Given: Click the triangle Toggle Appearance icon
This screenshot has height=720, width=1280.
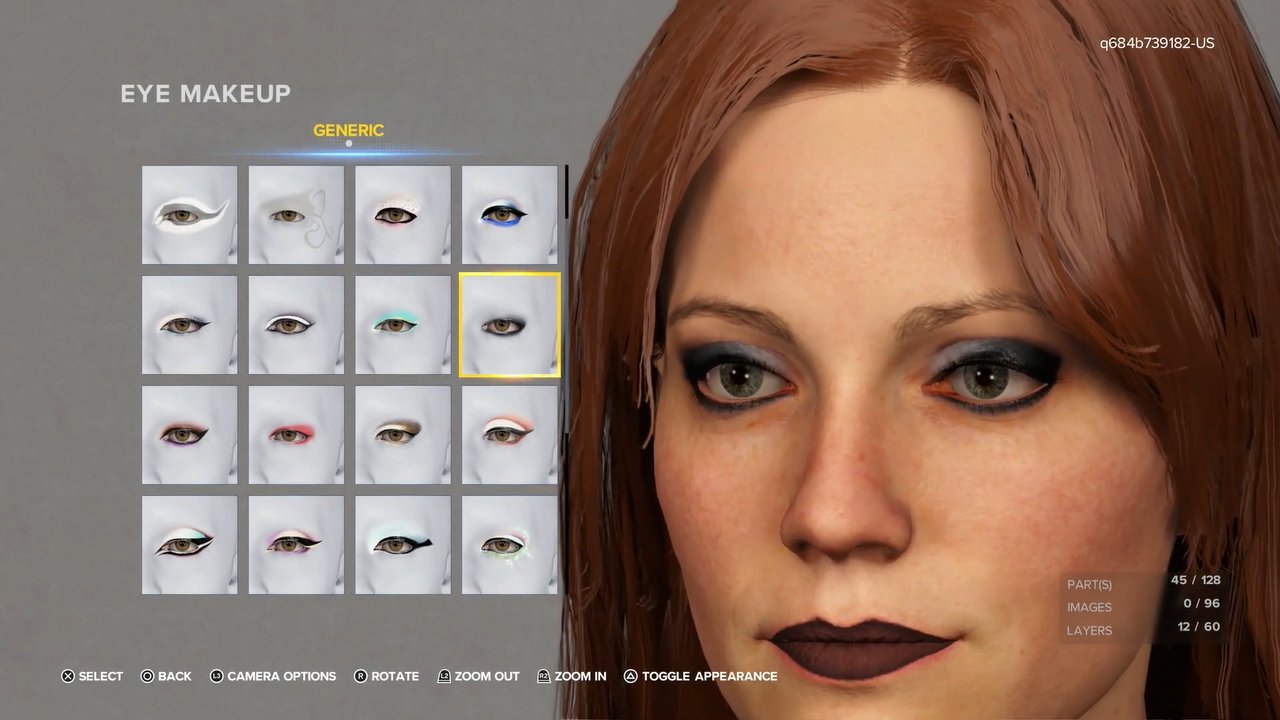Looking at the screenshot, I should pyautogui.click(x=628, y=676).
